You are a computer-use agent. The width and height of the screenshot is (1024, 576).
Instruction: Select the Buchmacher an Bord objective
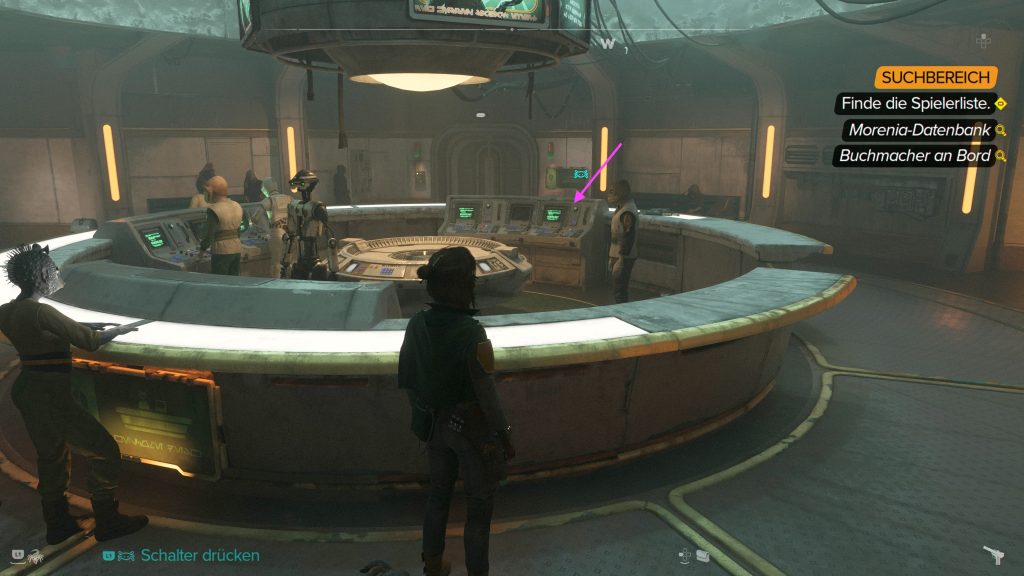[x=914, y=156]
